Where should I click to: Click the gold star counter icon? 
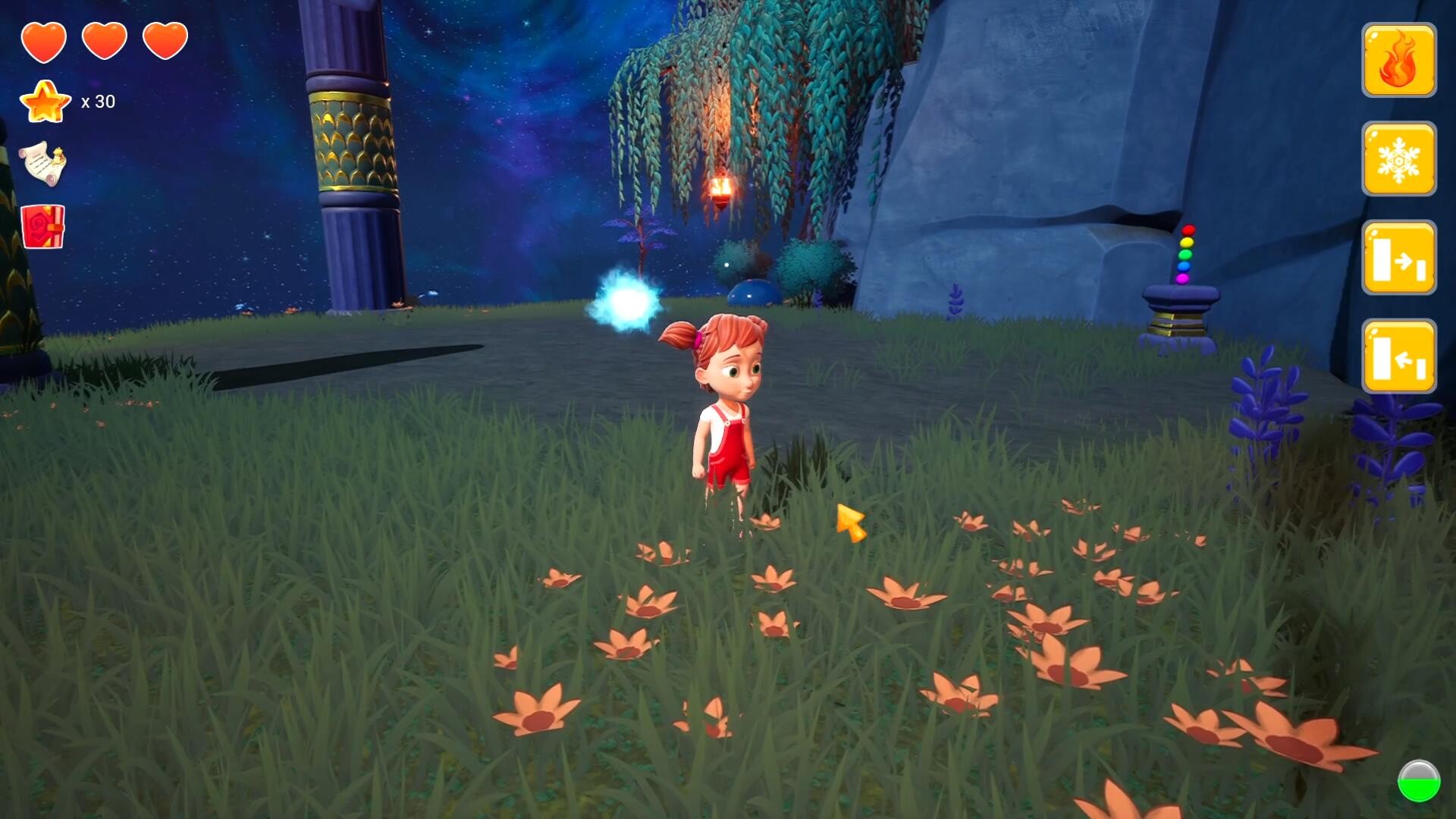[x=45, y=102]
